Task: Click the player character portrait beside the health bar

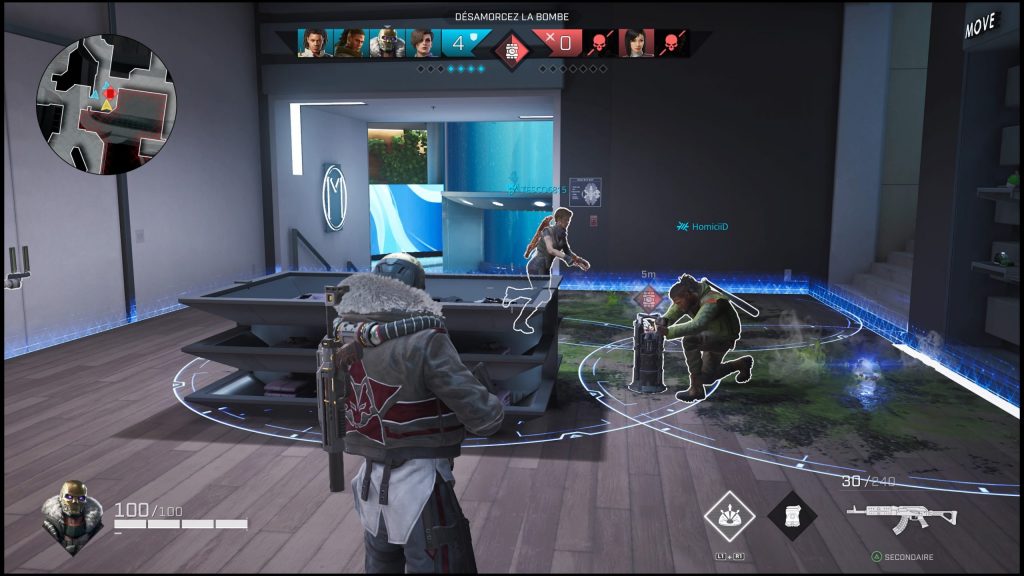Action: (x=72, y=517)
